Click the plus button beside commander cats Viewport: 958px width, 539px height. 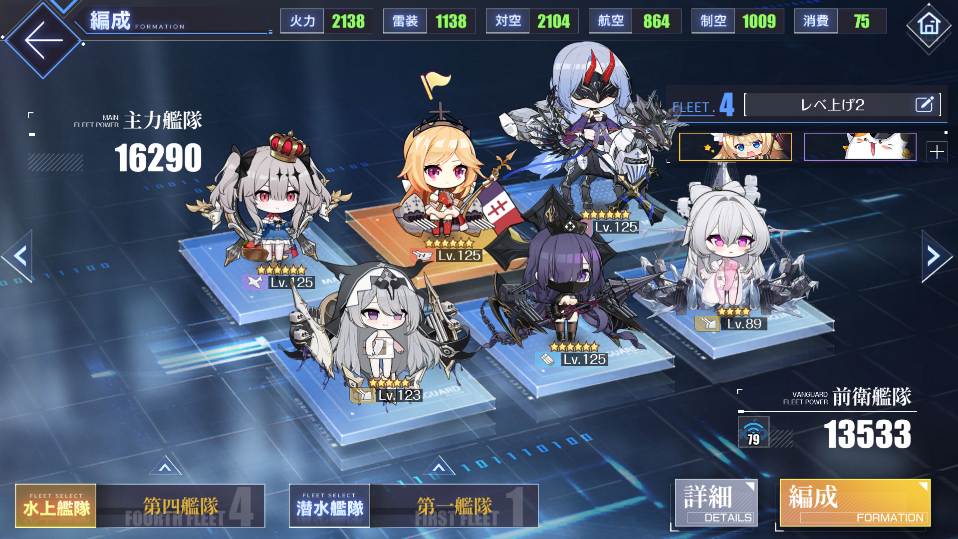pos(936,151)
